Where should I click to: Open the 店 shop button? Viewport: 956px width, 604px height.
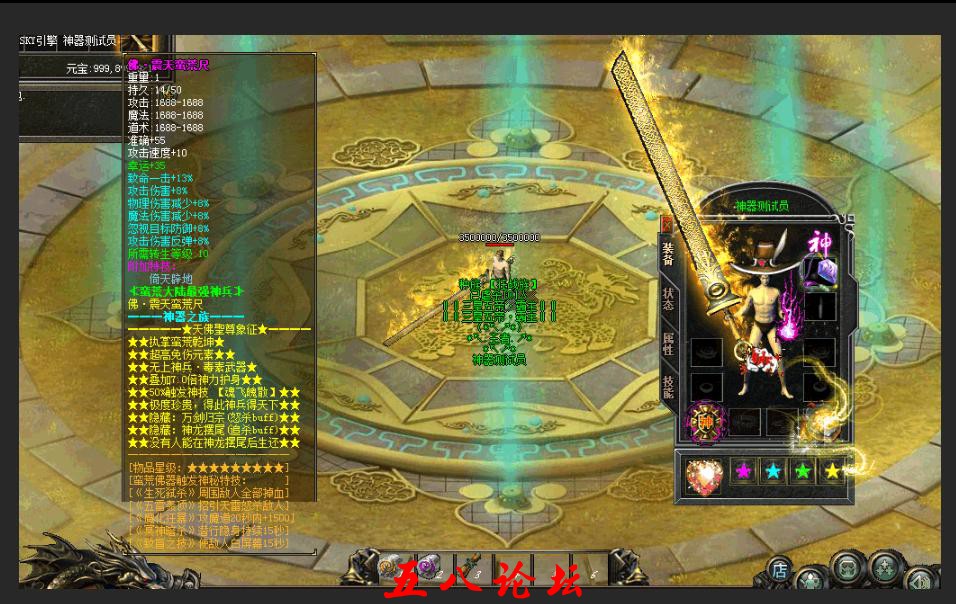tap(779, 570)
